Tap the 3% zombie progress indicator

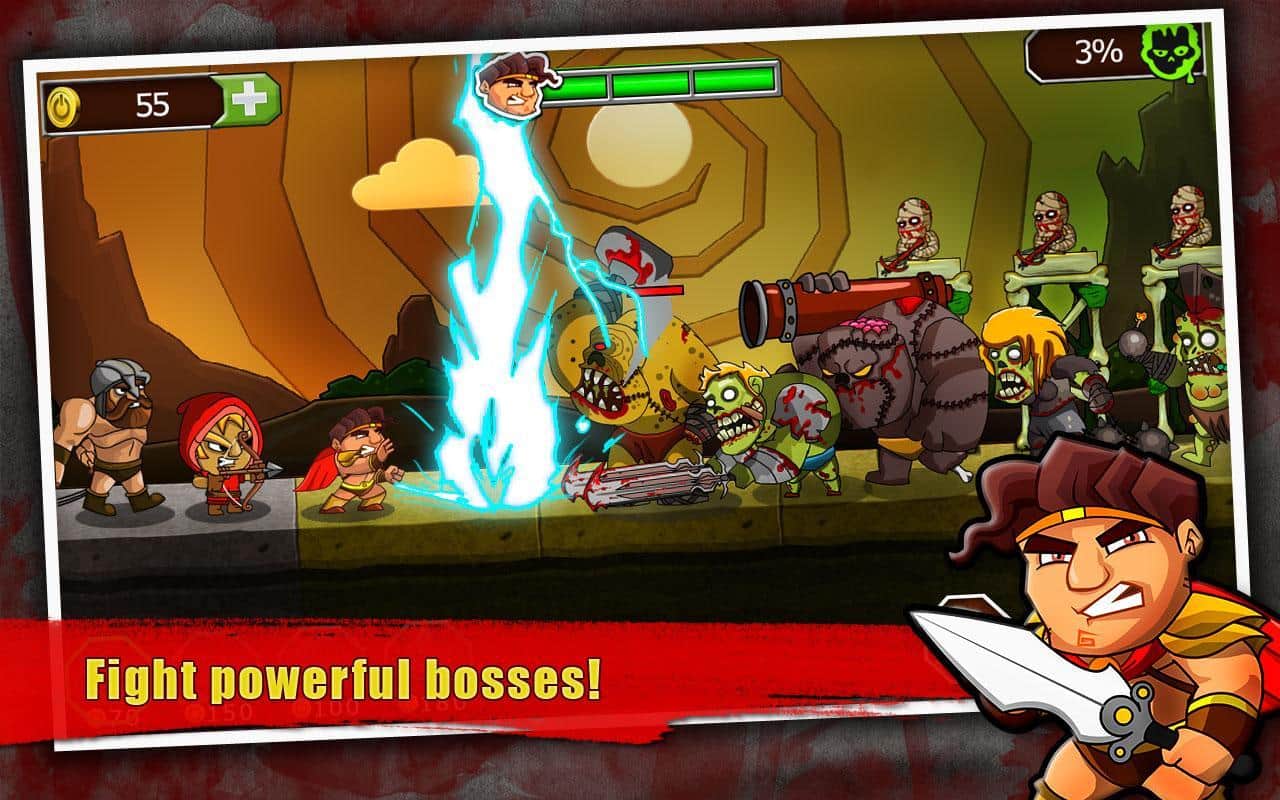pos(1098,50)
